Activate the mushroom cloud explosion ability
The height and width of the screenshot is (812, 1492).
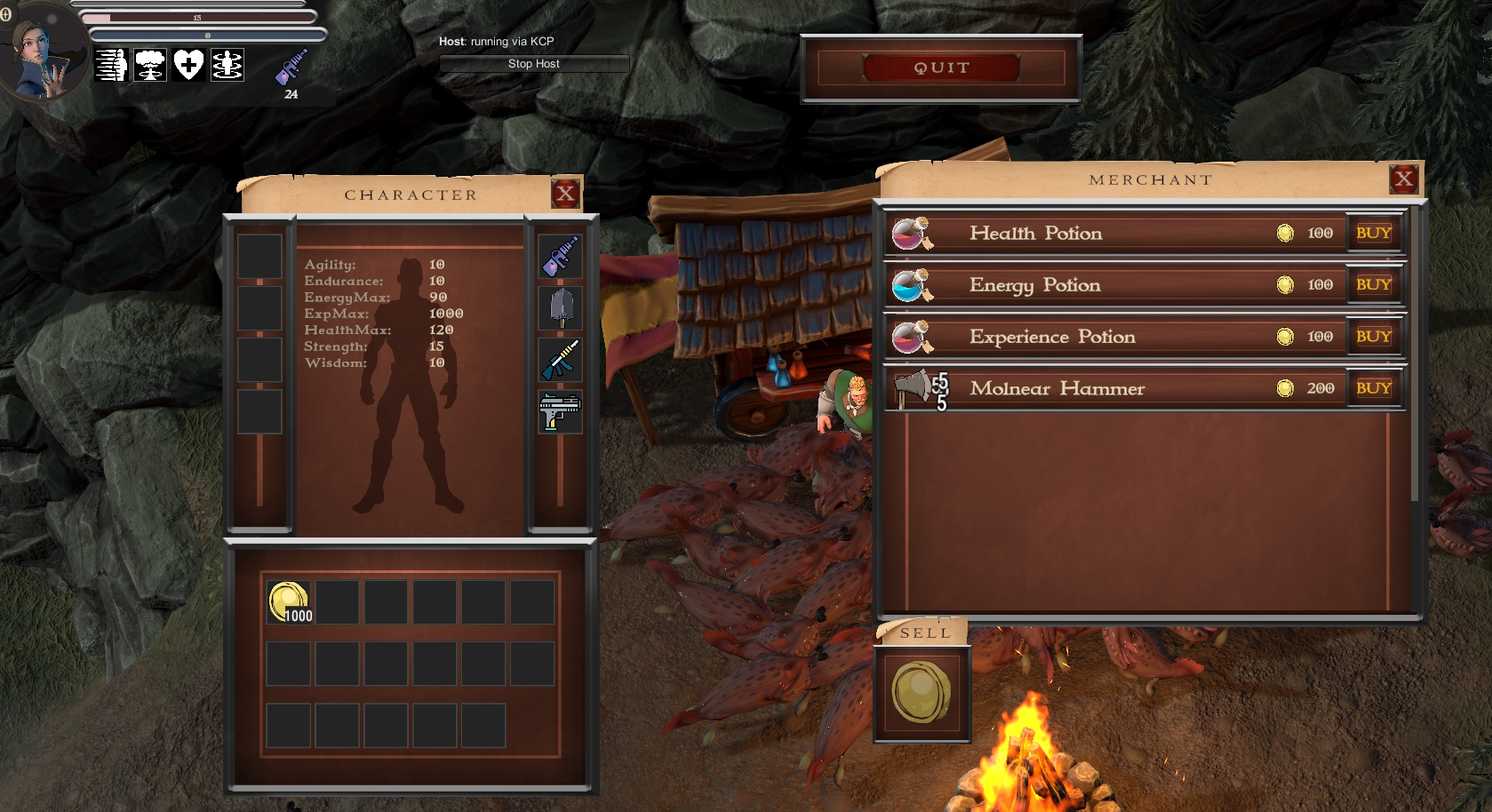point(150,65)
